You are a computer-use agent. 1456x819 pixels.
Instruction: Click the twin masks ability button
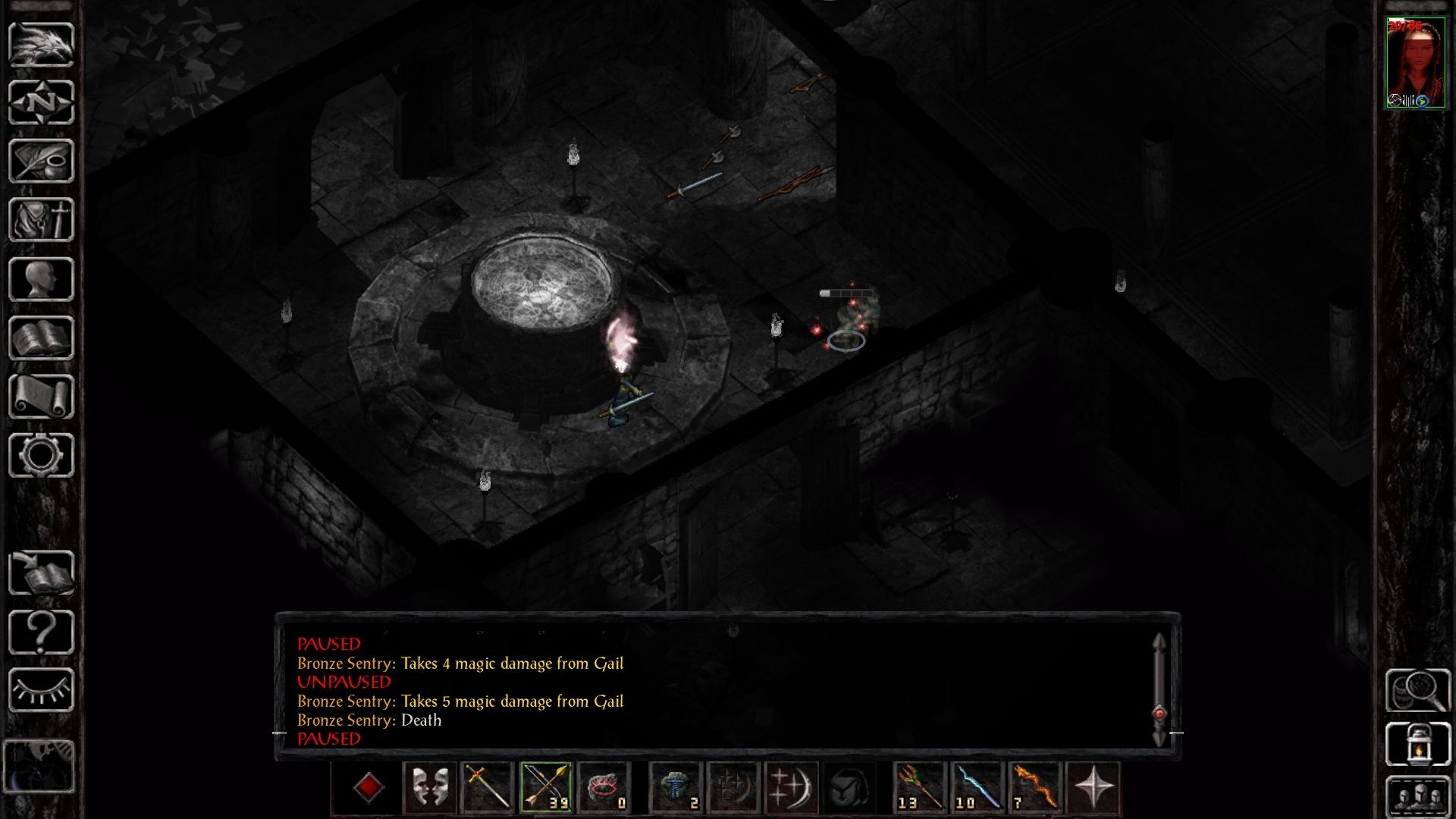[429, 787]
